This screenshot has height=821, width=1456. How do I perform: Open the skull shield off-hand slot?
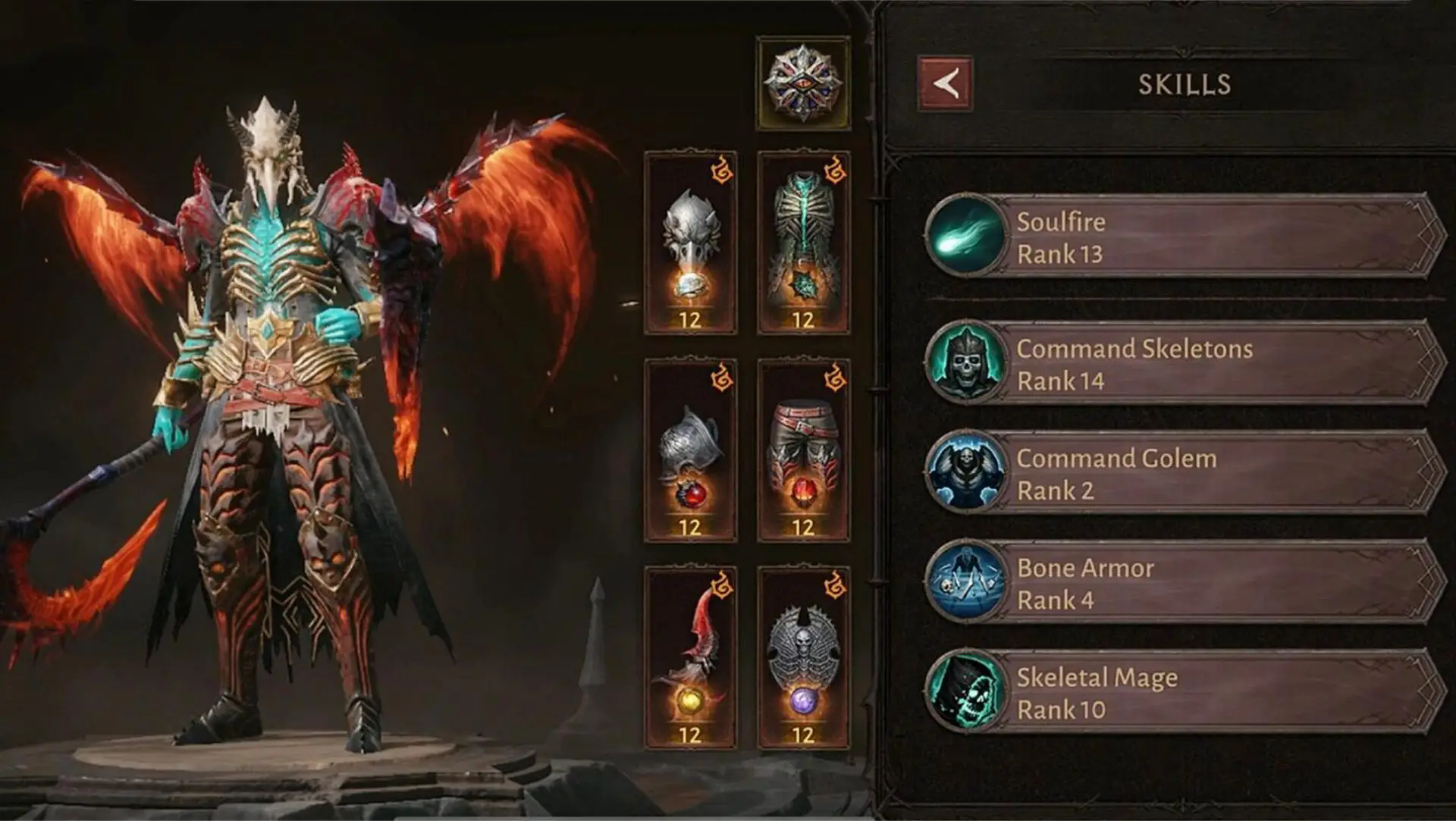pyautogui.click(x=803, y=657)
